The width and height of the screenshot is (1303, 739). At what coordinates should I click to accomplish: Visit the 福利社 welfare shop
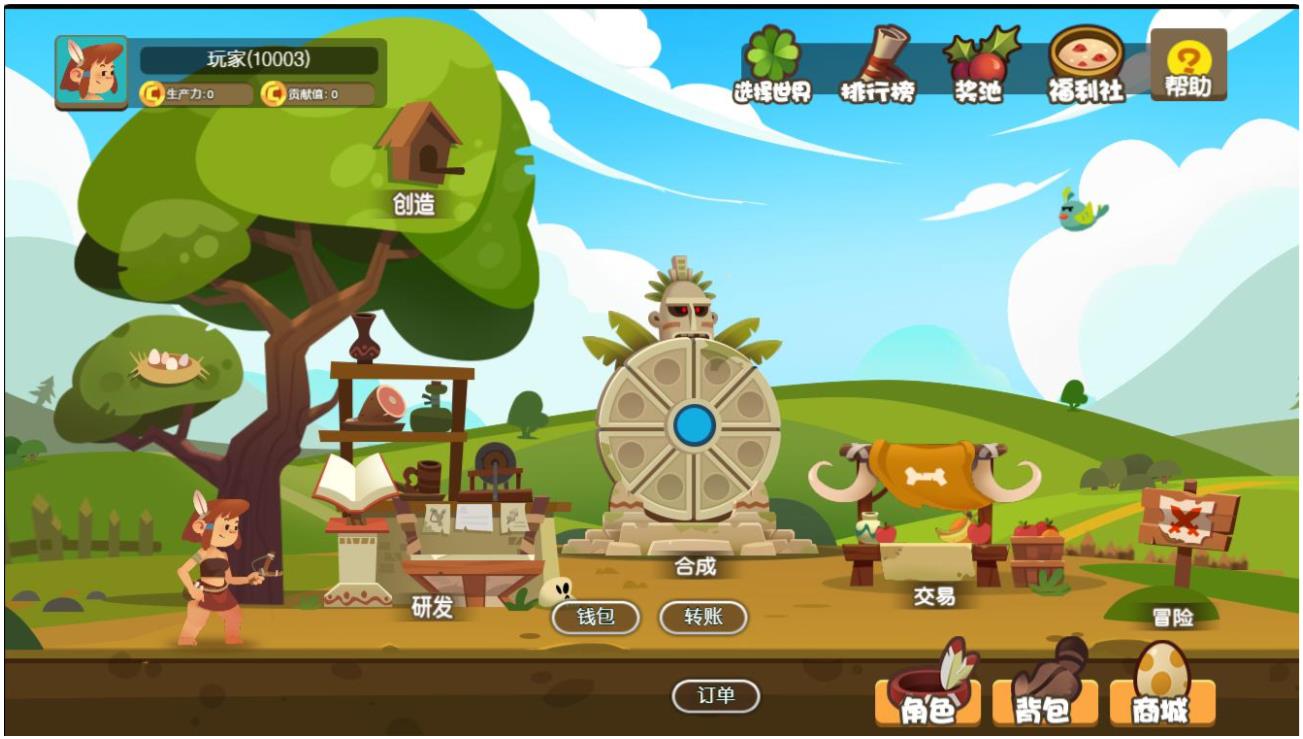pyautogui.click(x=1086, y=65)
